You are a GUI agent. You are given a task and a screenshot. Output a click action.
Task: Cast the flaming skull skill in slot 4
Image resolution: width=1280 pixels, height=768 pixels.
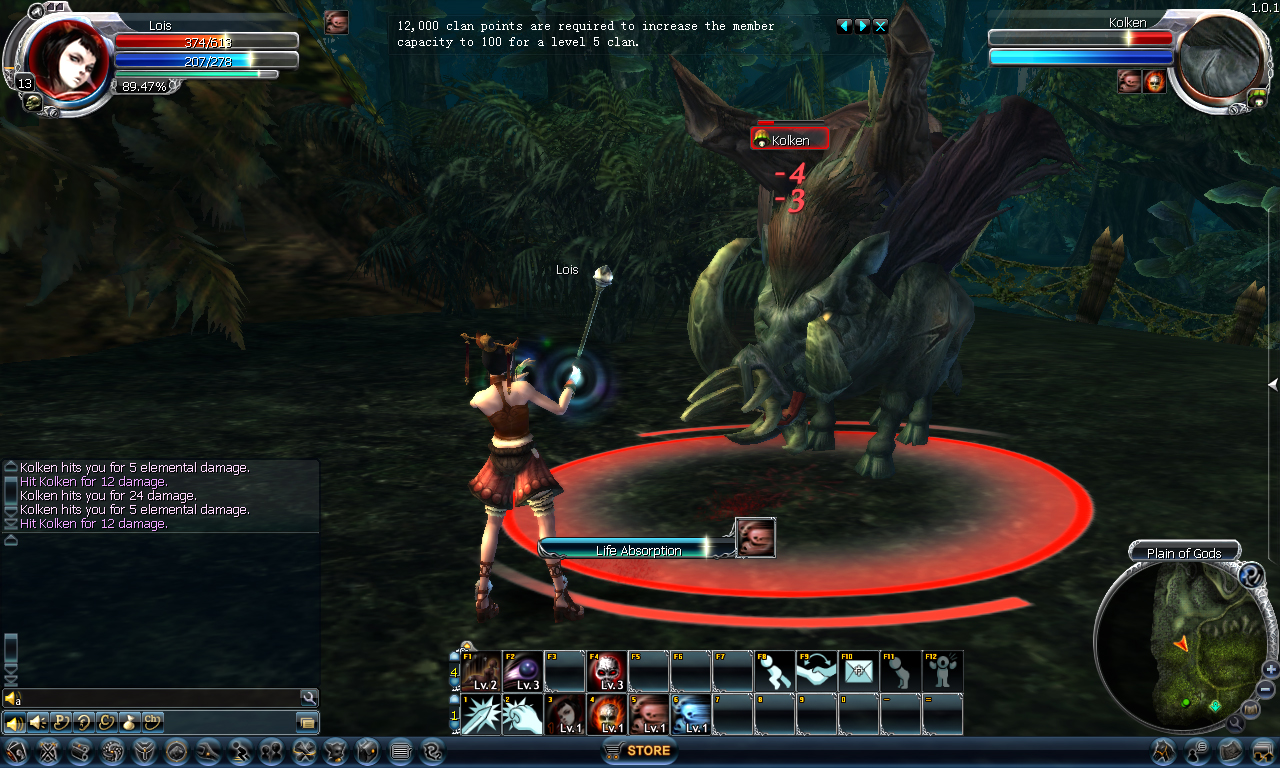pyautogui.click(x=606, y=715)
